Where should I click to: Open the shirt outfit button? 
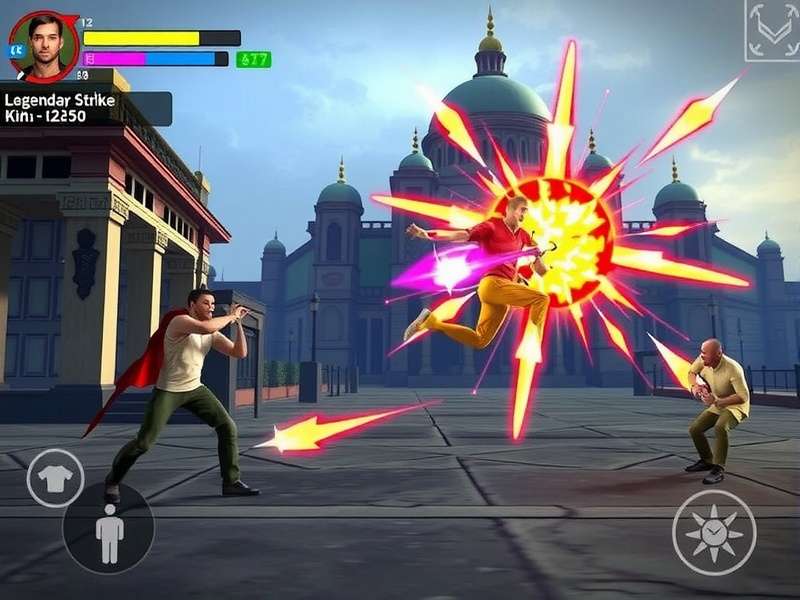click(55, 478)
